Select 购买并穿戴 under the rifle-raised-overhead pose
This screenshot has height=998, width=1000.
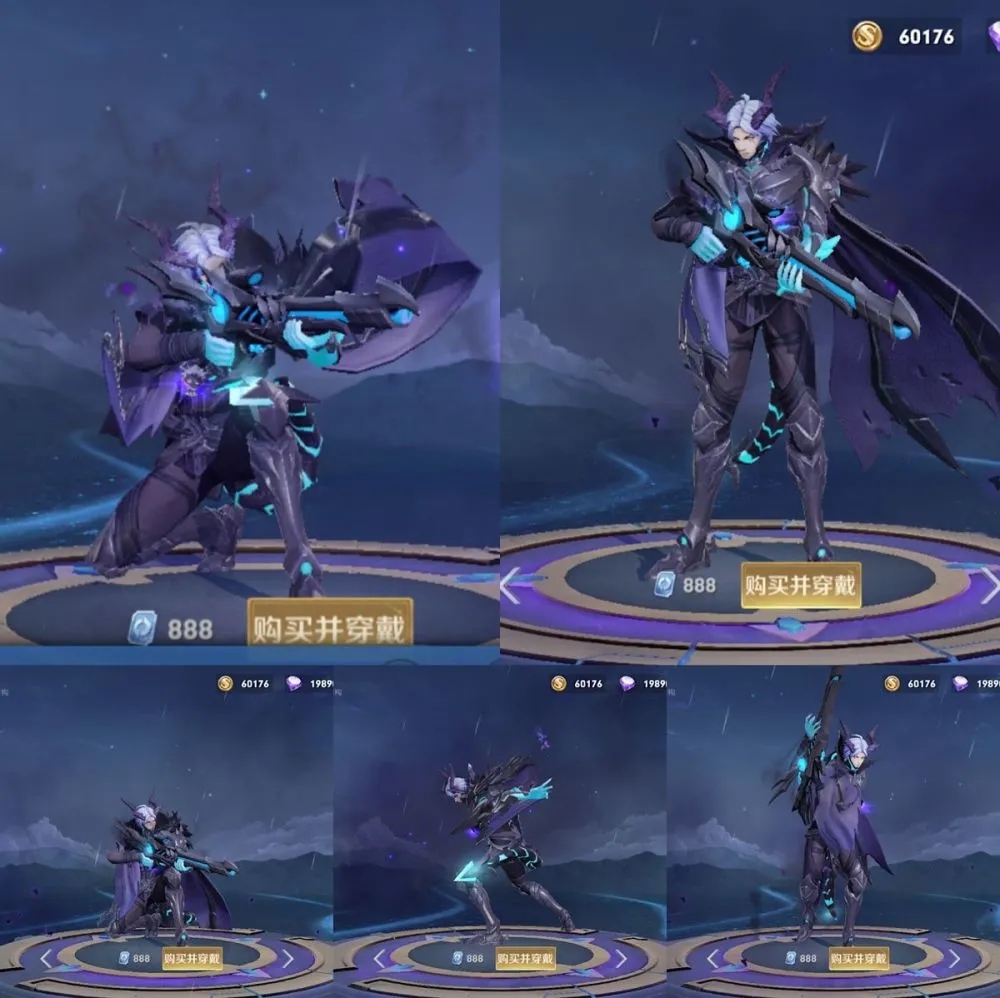tap(858, 958)
